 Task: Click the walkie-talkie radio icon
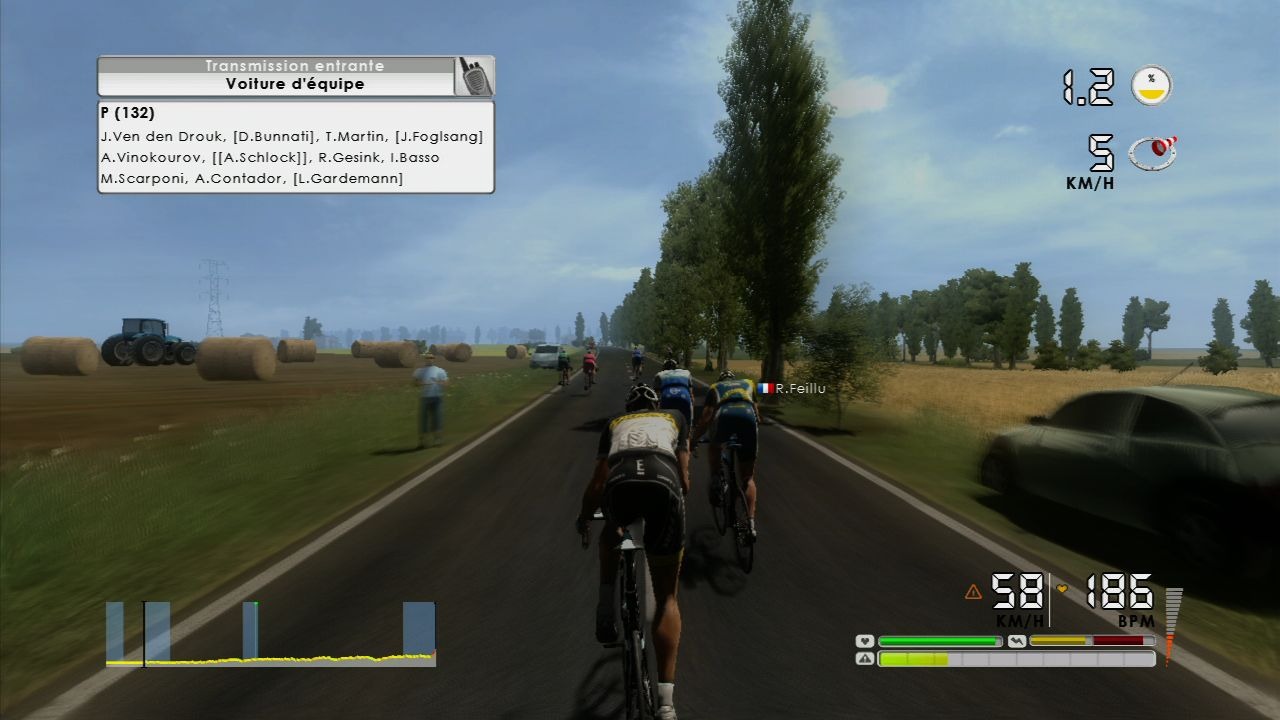pyautogui.click(x=472, y=76)
